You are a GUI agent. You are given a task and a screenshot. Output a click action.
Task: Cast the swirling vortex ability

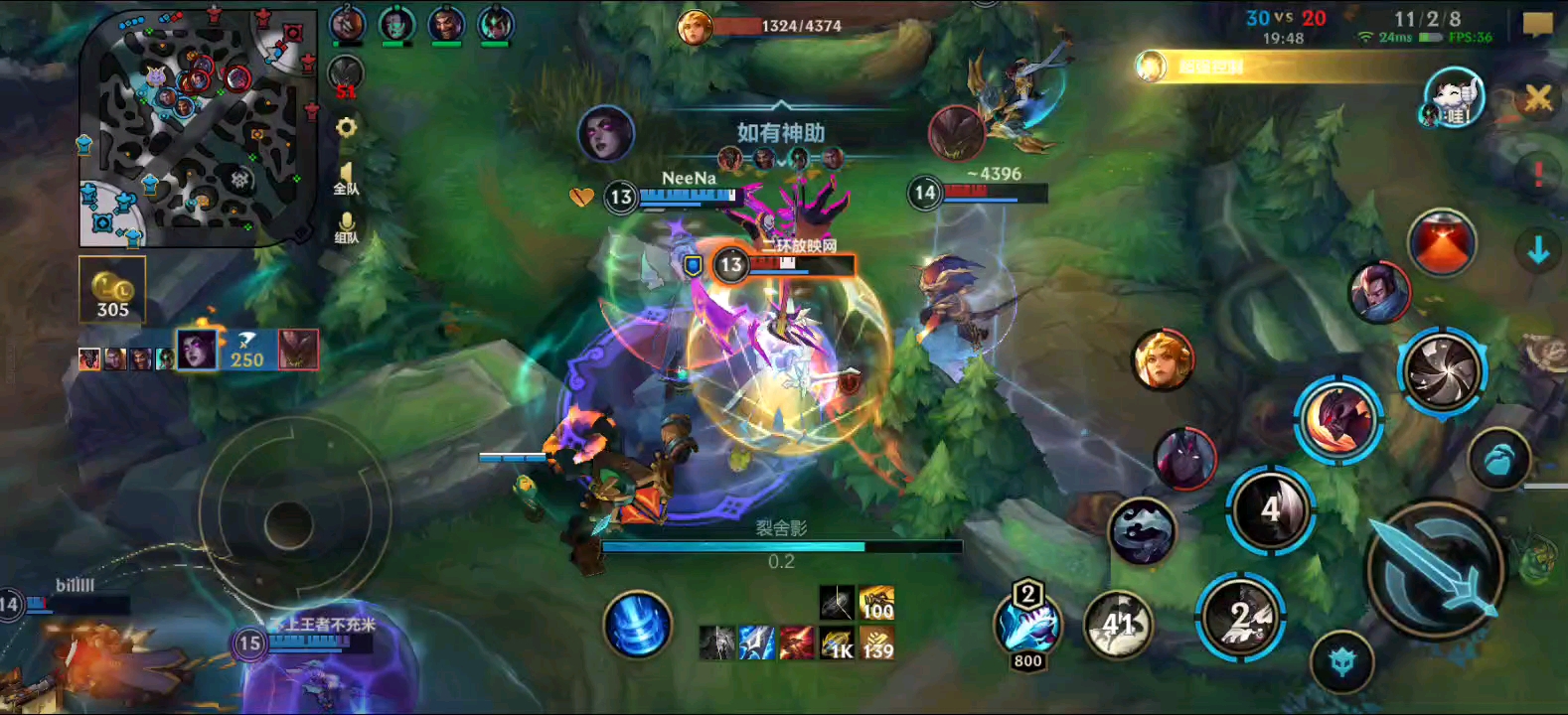click(1442, 371)
